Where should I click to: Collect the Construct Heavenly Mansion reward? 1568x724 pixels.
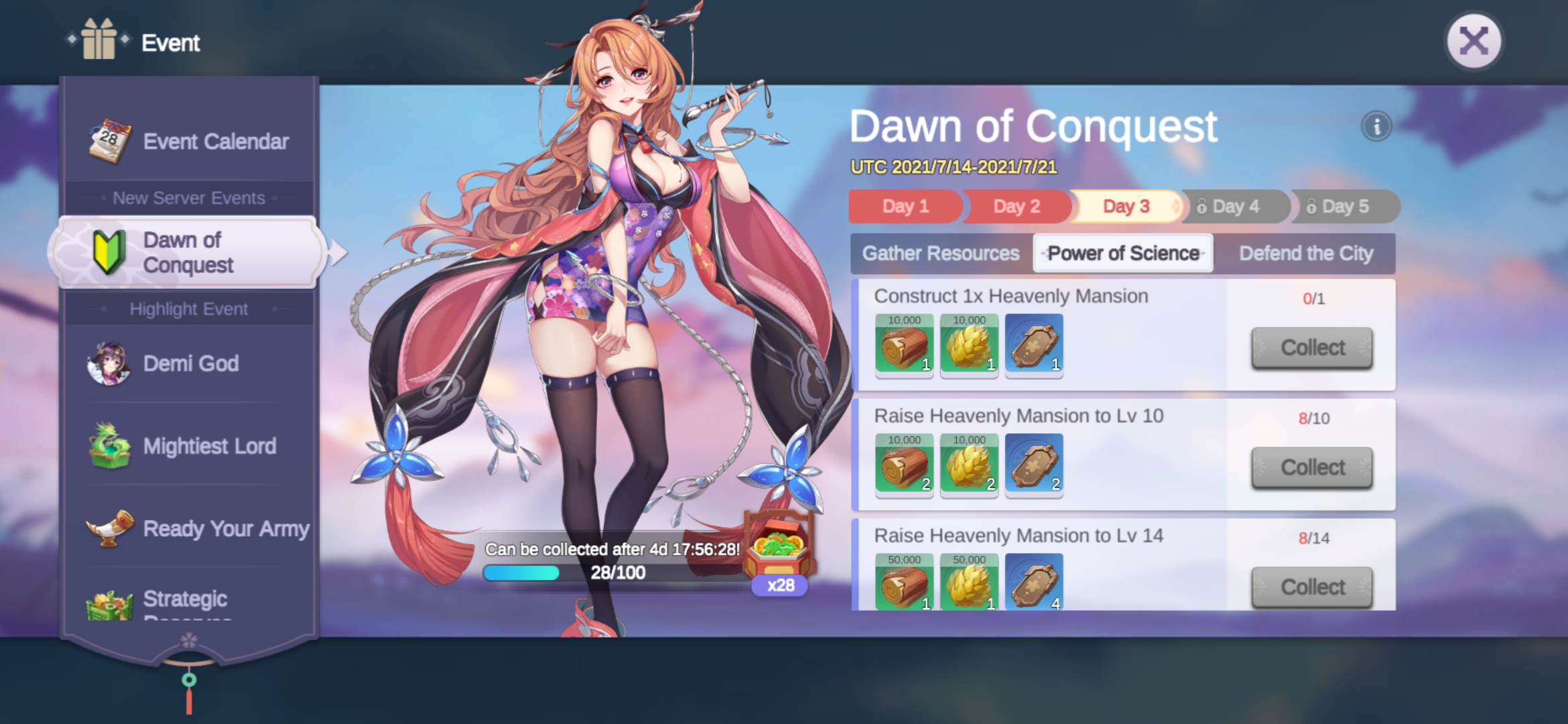point(1311,347)
